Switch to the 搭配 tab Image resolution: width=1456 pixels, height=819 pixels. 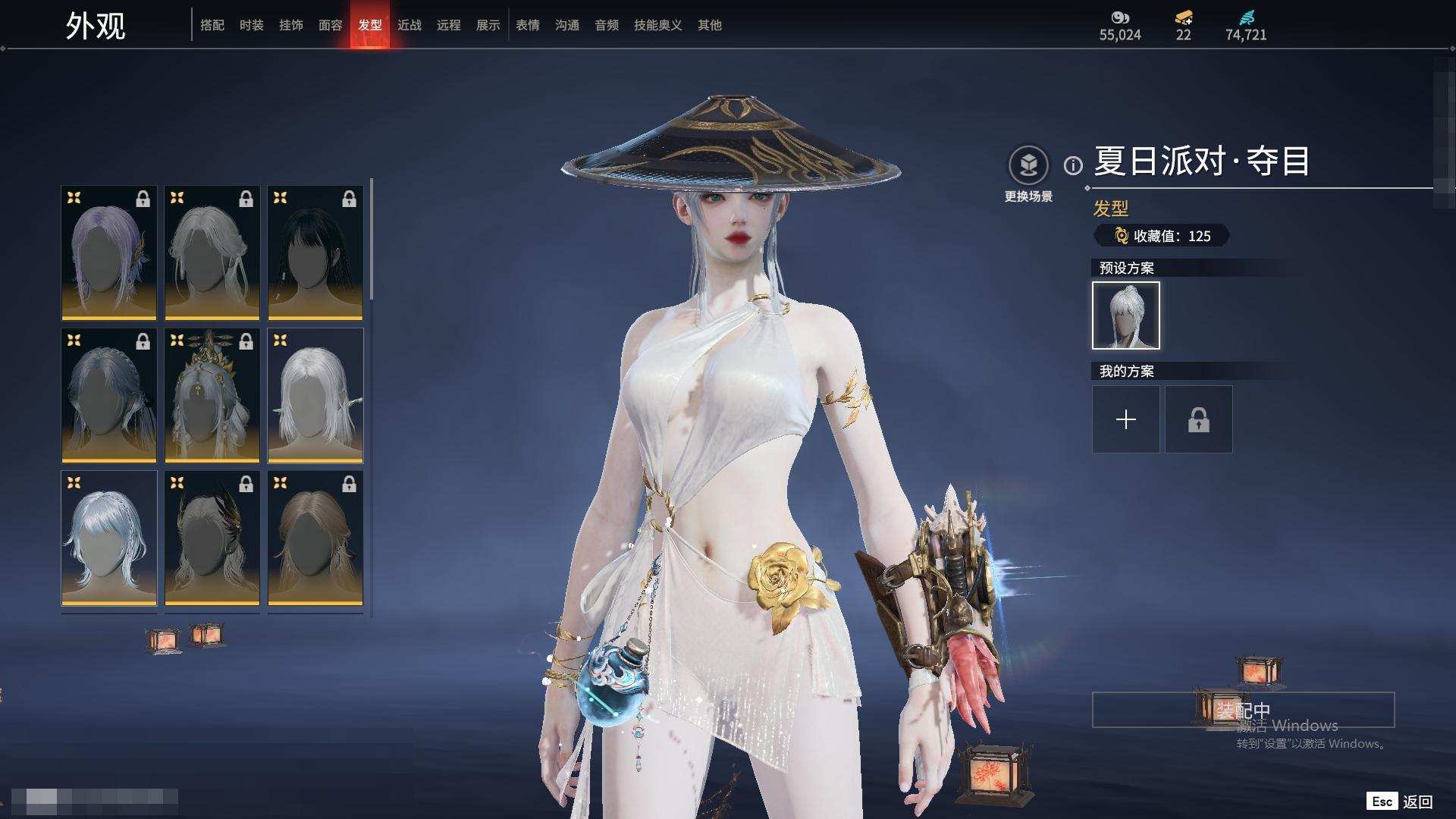[212, 25]
